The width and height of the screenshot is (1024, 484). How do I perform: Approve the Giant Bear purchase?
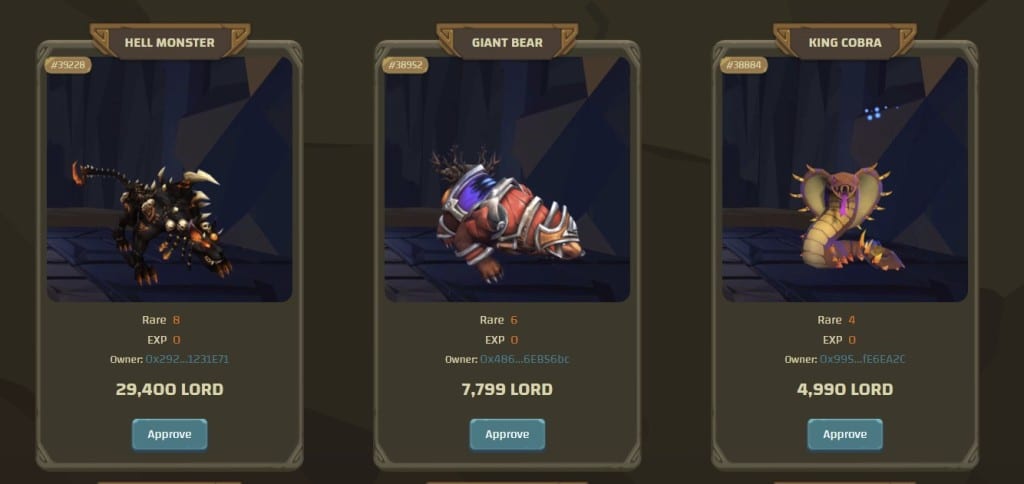tap(507, 434)
